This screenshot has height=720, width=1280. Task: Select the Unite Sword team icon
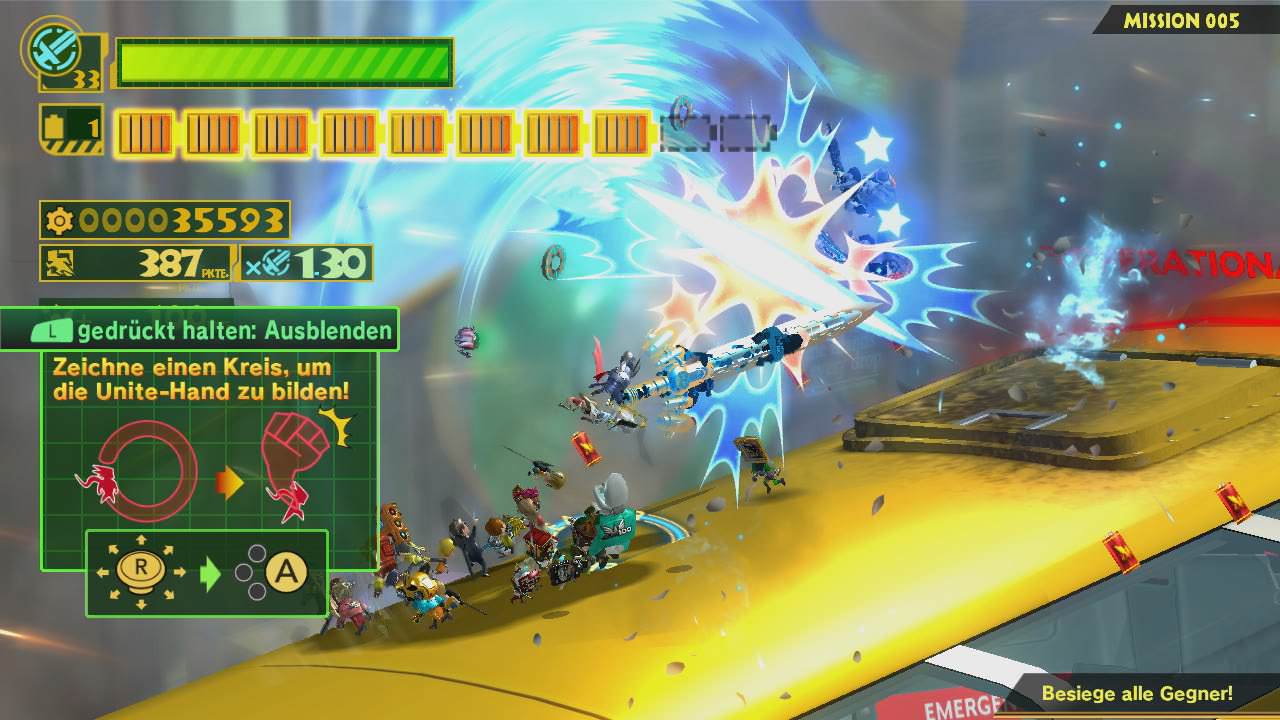click(x=48, y=48)
